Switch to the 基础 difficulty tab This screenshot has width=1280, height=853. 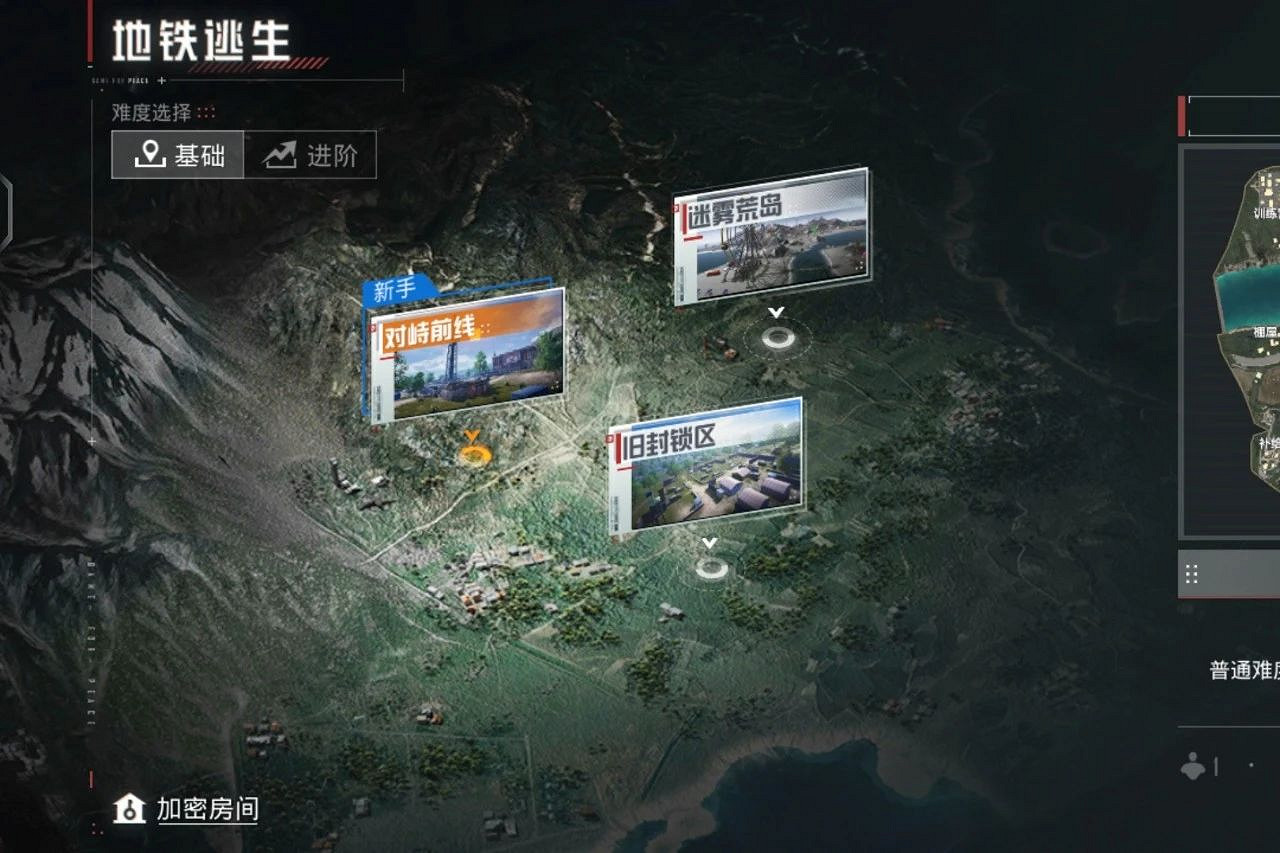(x=177, y=155)
